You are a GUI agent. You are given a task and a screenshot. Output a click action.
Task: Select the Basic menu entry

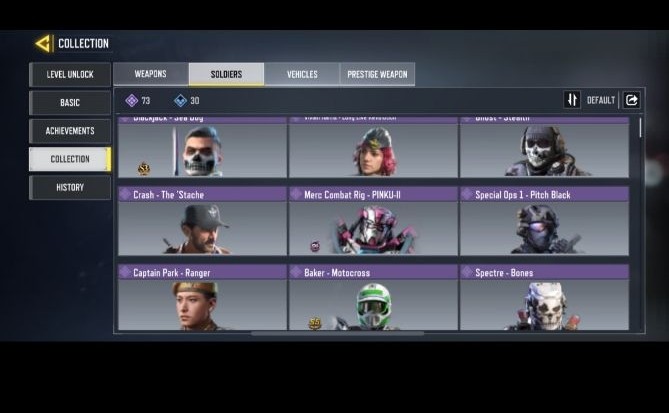coord(70,103)
